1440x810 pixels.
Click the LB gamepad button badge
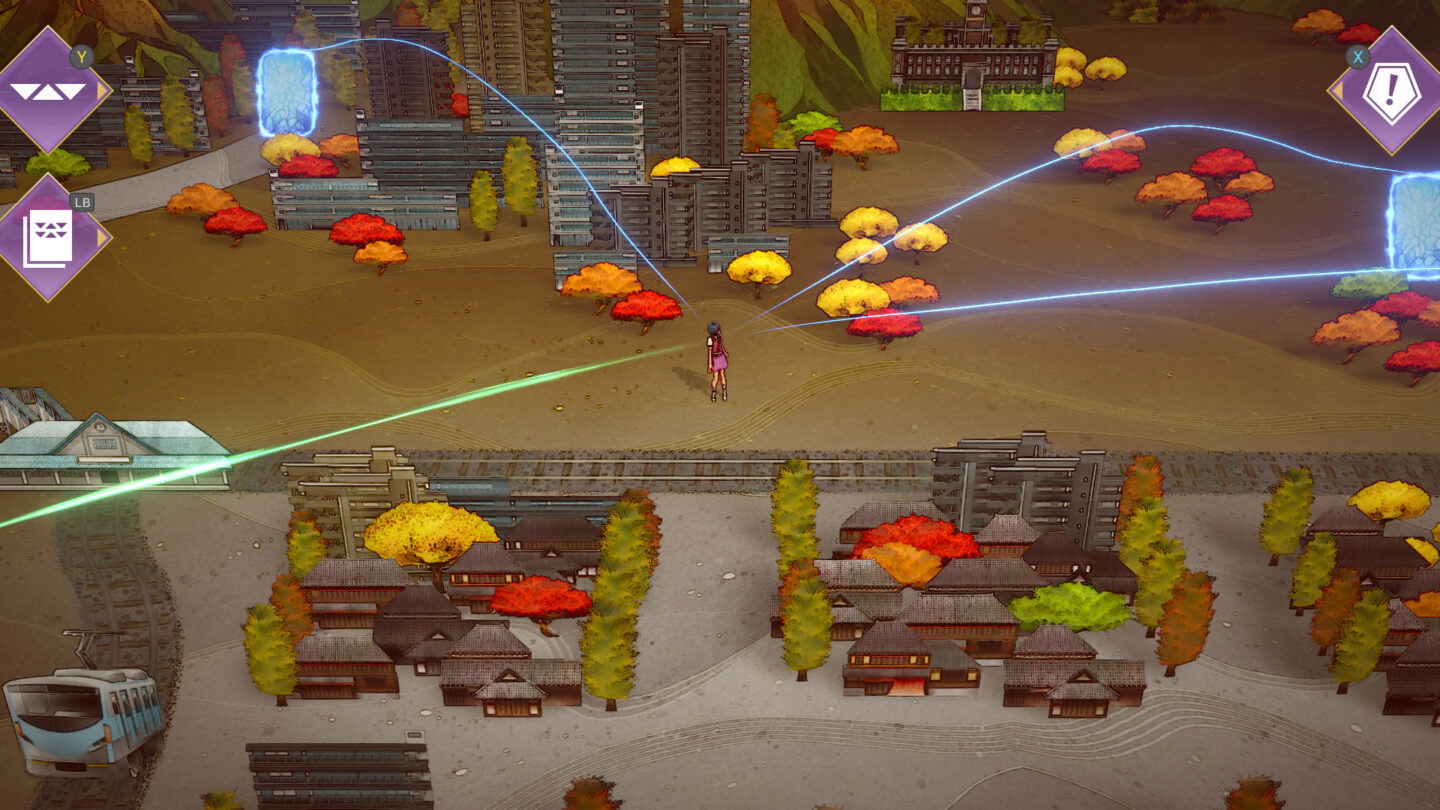pyautogui.click(x=85, y=201)
